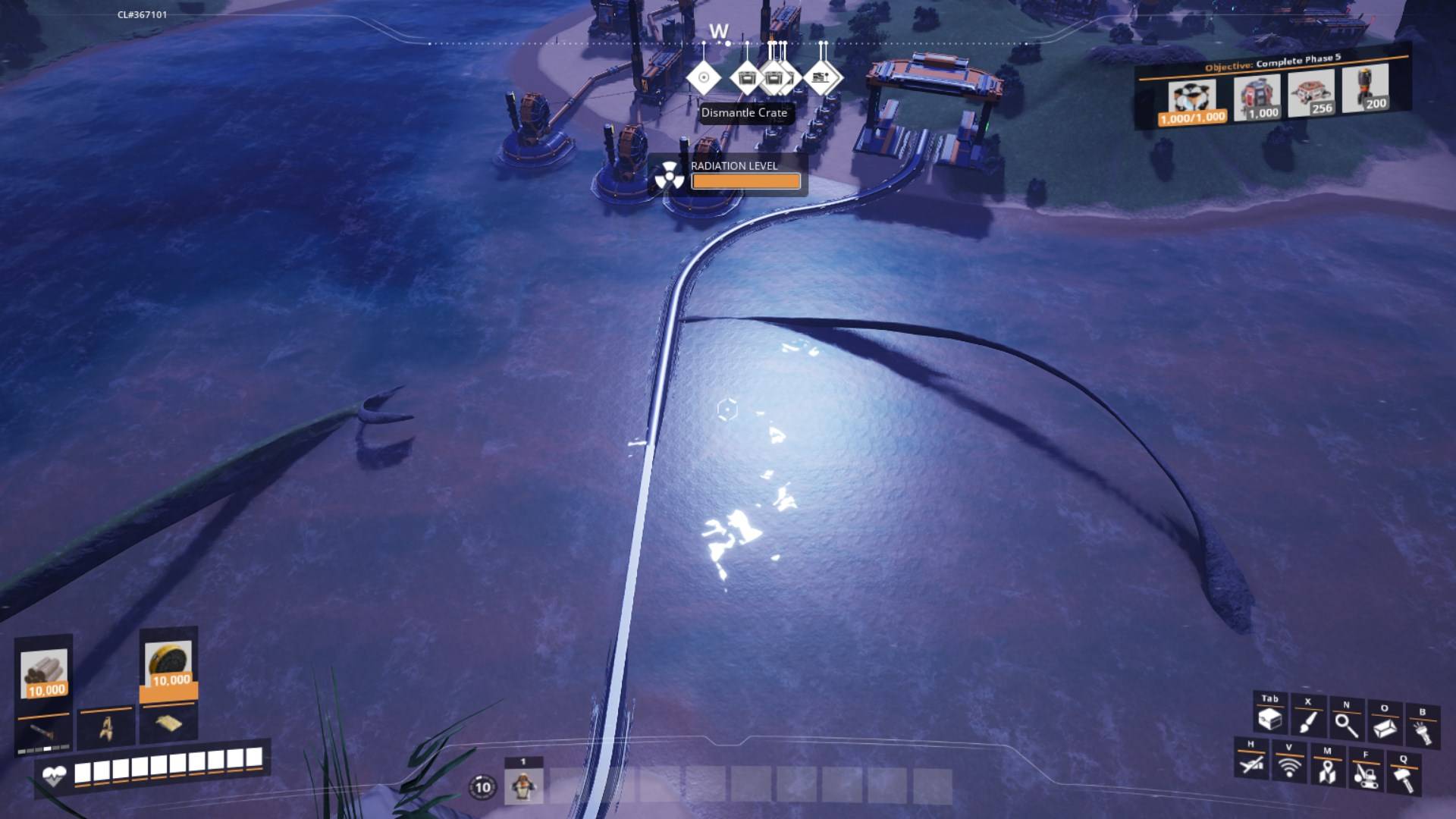Select the circular target compass marker
The height and width of the screenshot is (819, 1456).
[x=704, y=77]
